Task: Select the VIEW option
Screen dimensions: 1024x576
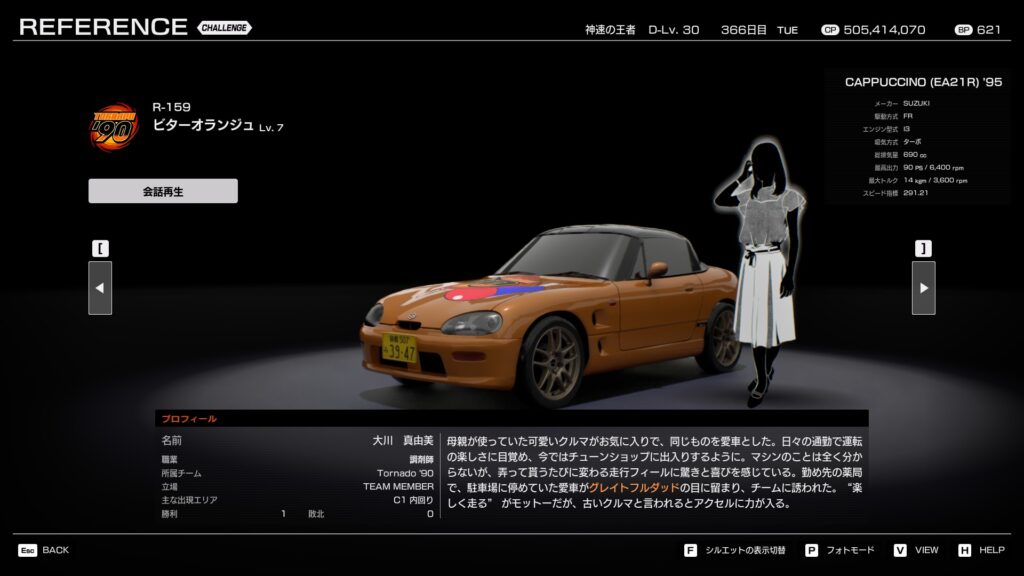Action: click(x=917, y=550)
